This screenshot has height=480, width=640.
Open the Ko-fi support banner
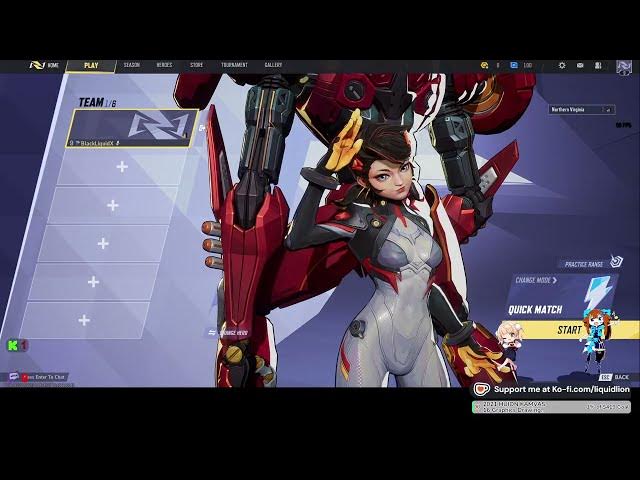(551, 389)
